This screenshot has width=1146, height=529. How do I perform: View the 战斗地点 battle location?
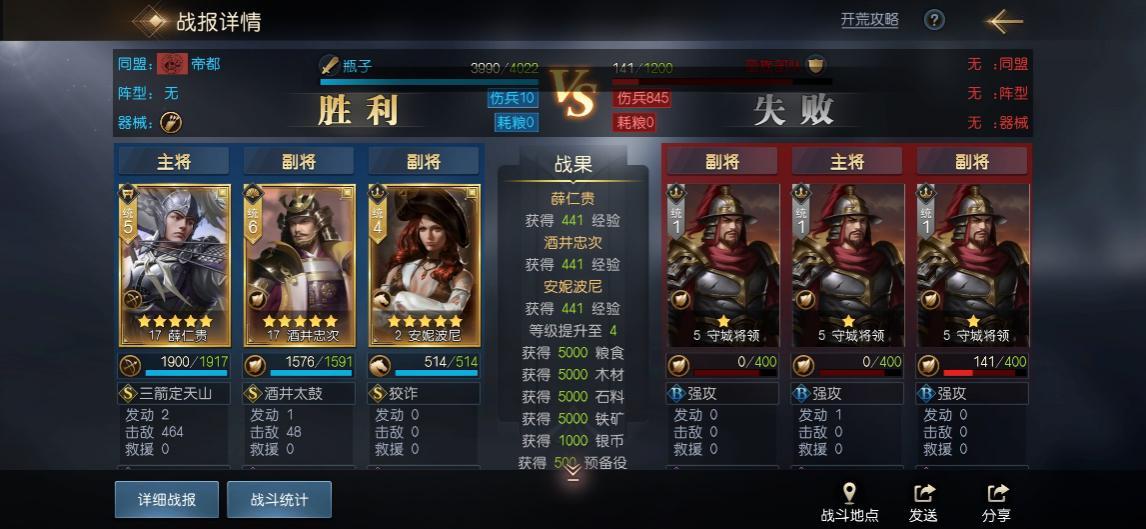click(849, 502)
